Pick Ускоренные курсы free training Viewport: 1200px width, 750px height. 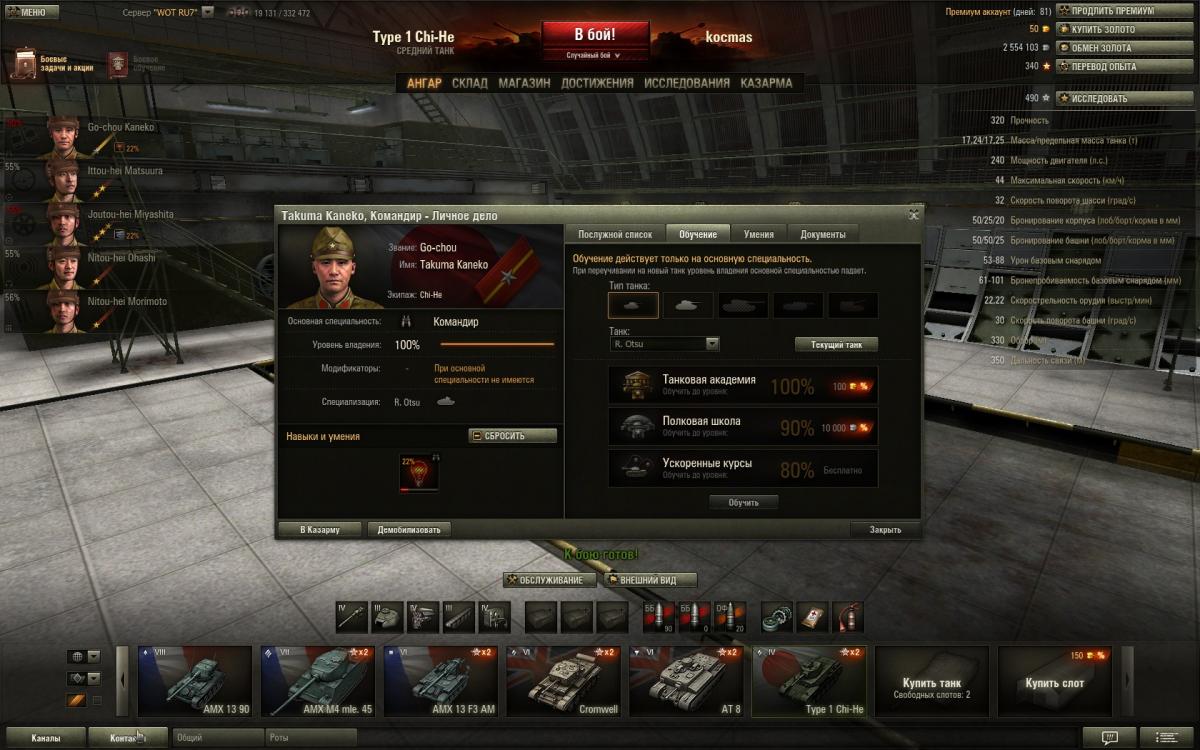[742, 469]
